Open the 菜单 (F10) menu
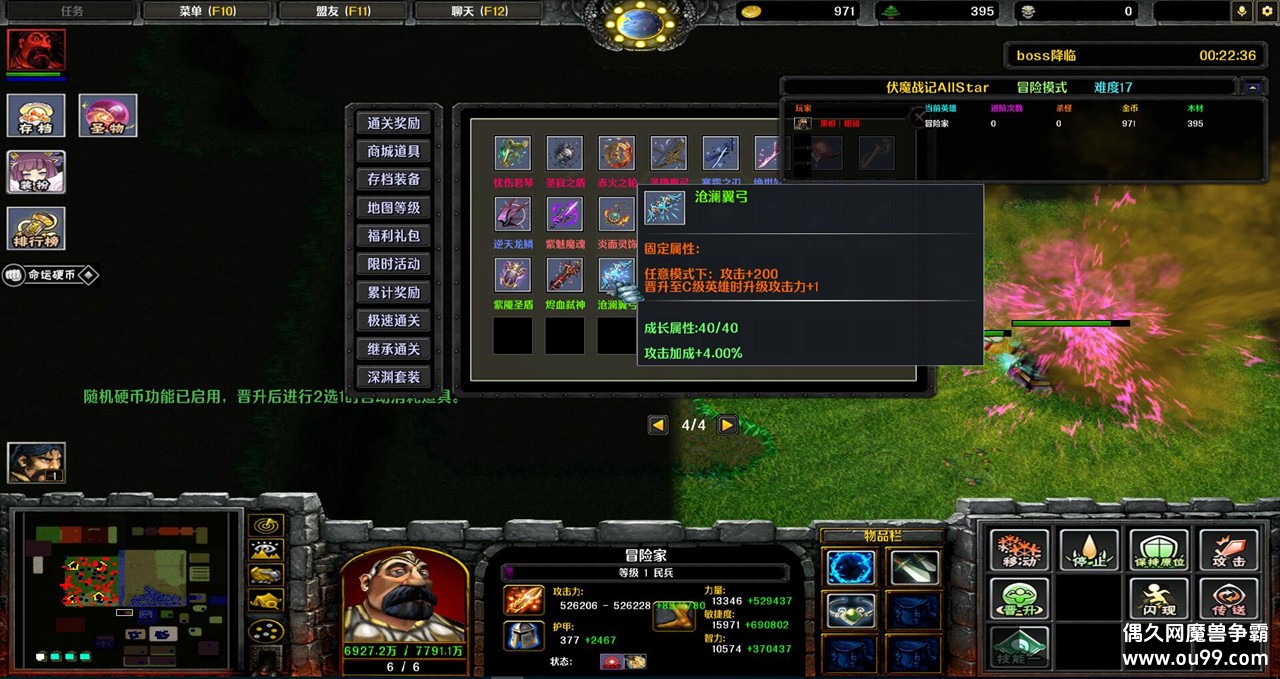Screen dimensions: 1280x679 point(207,11)
